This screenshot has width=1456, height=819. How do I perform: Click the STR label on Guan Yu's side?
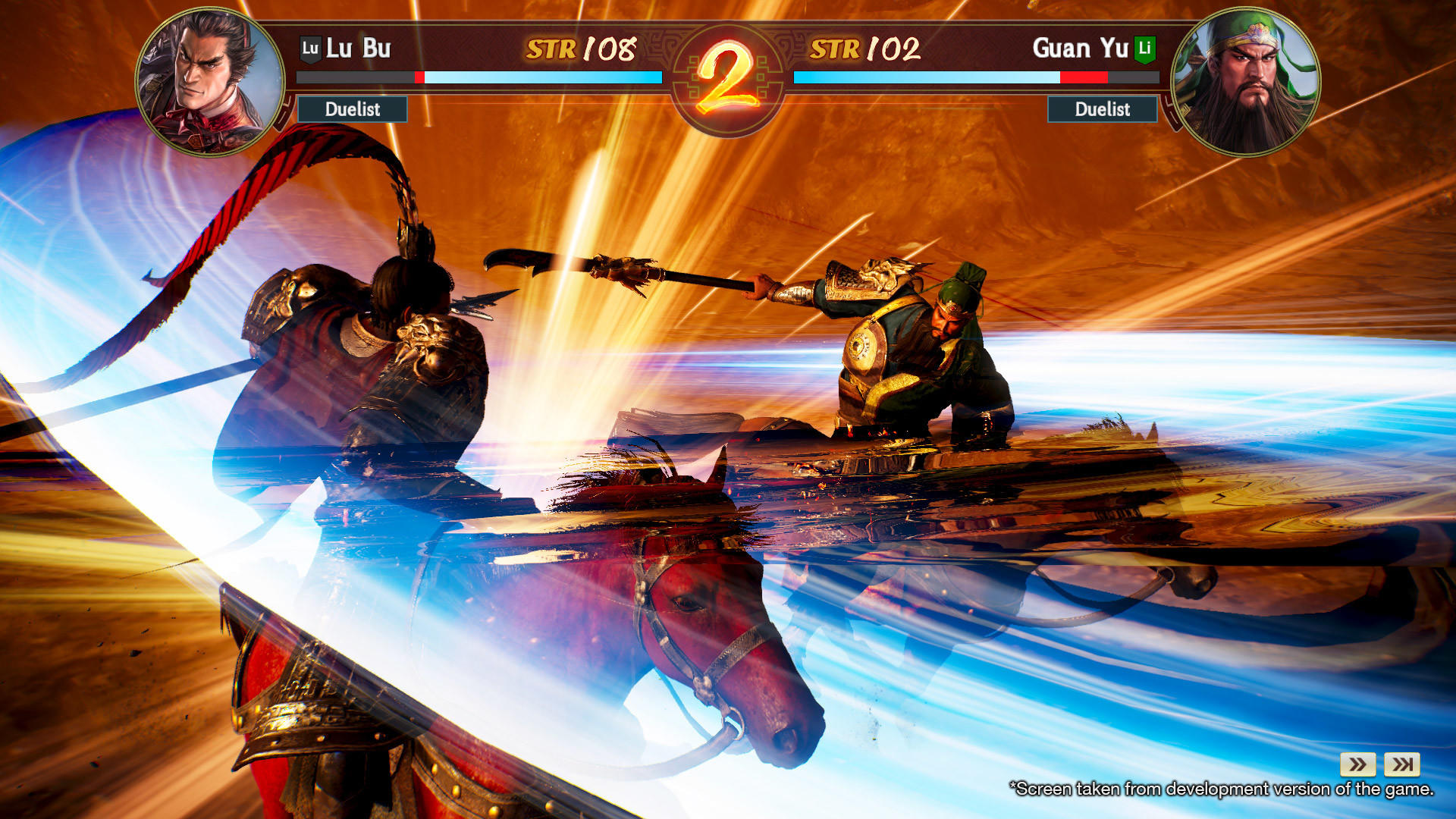pyautogui.click(x=836, y=49)
